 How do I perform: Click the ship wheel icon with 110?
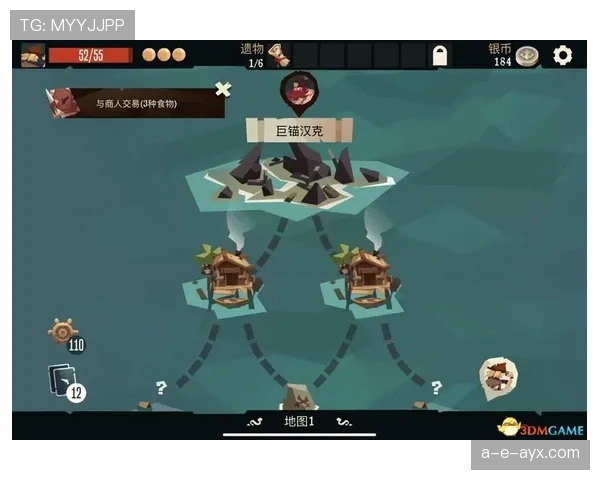[63, 332]
